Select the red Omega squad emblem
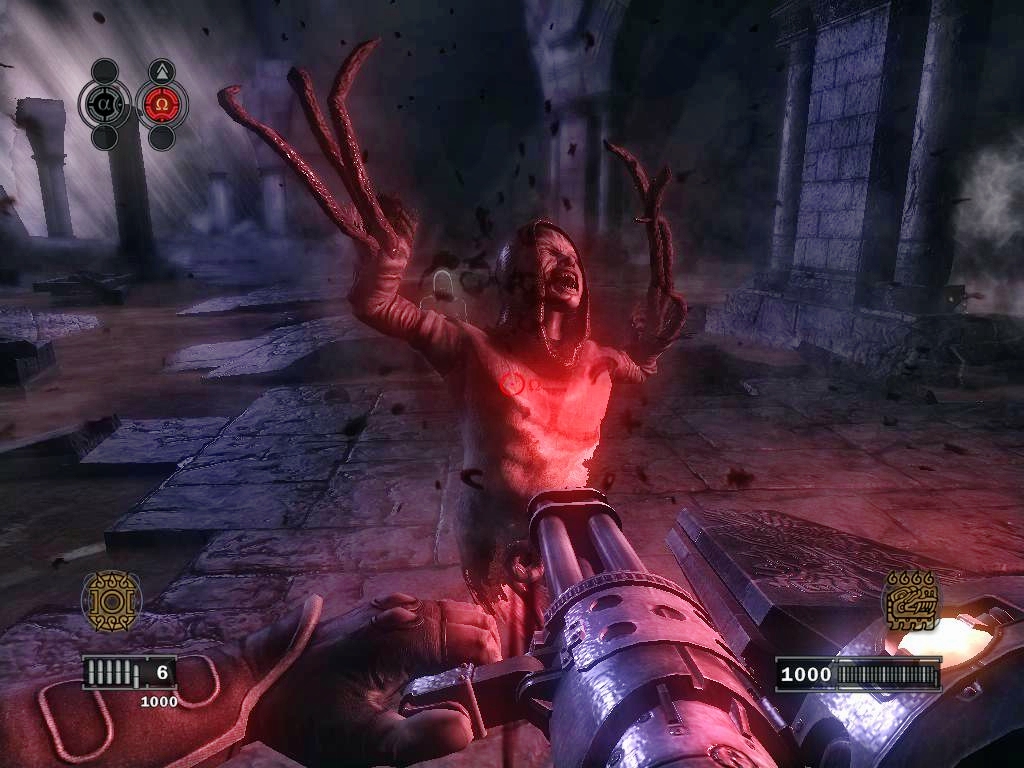This screenshot has height=768, width=1024. pyautogui.click(x=161, y=104)
